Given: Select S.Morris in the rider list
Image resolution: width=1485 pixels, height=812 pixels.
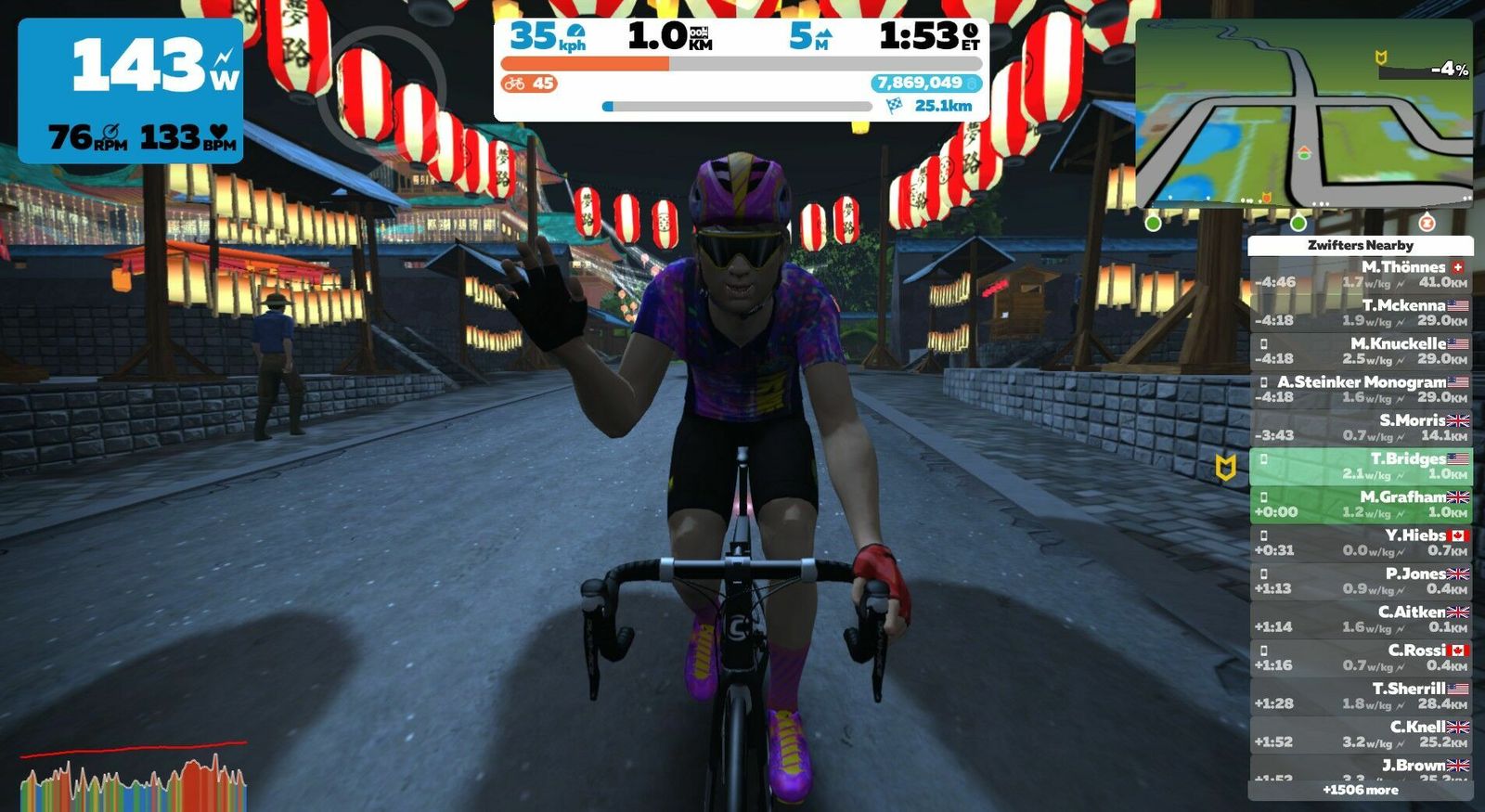Looking at the screenshot, I should tap(1361, 428).
